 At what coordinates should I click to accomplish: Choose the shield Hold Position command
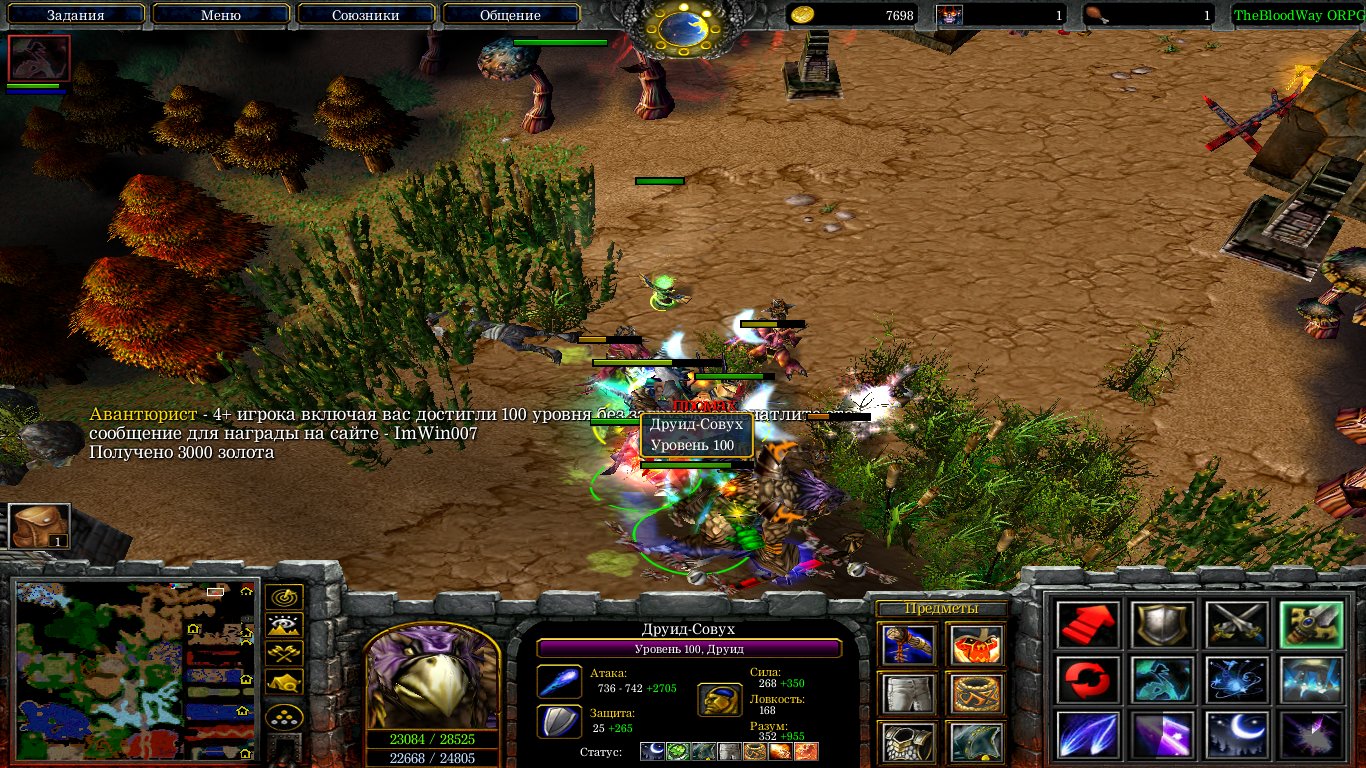coord(1161,625)
